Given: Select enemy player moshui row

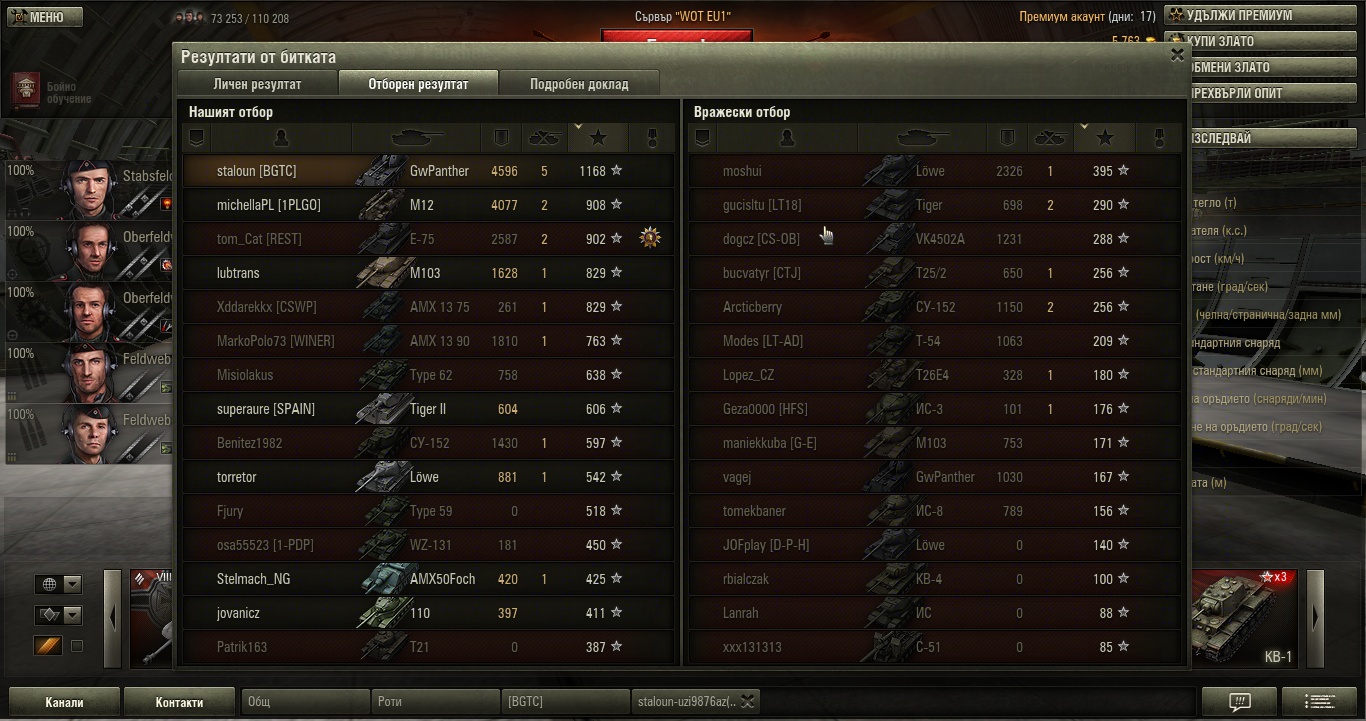Looking at the screenshot, I should tap(934, 171).
